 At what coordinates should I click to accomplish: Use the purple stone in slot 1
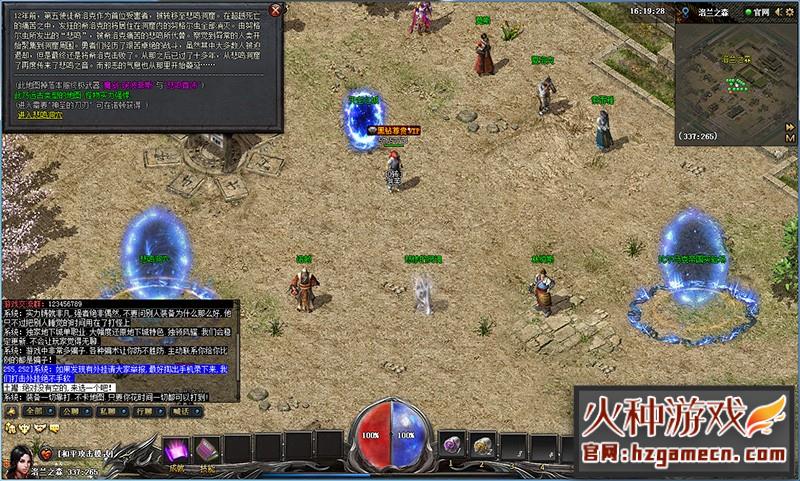451,444
